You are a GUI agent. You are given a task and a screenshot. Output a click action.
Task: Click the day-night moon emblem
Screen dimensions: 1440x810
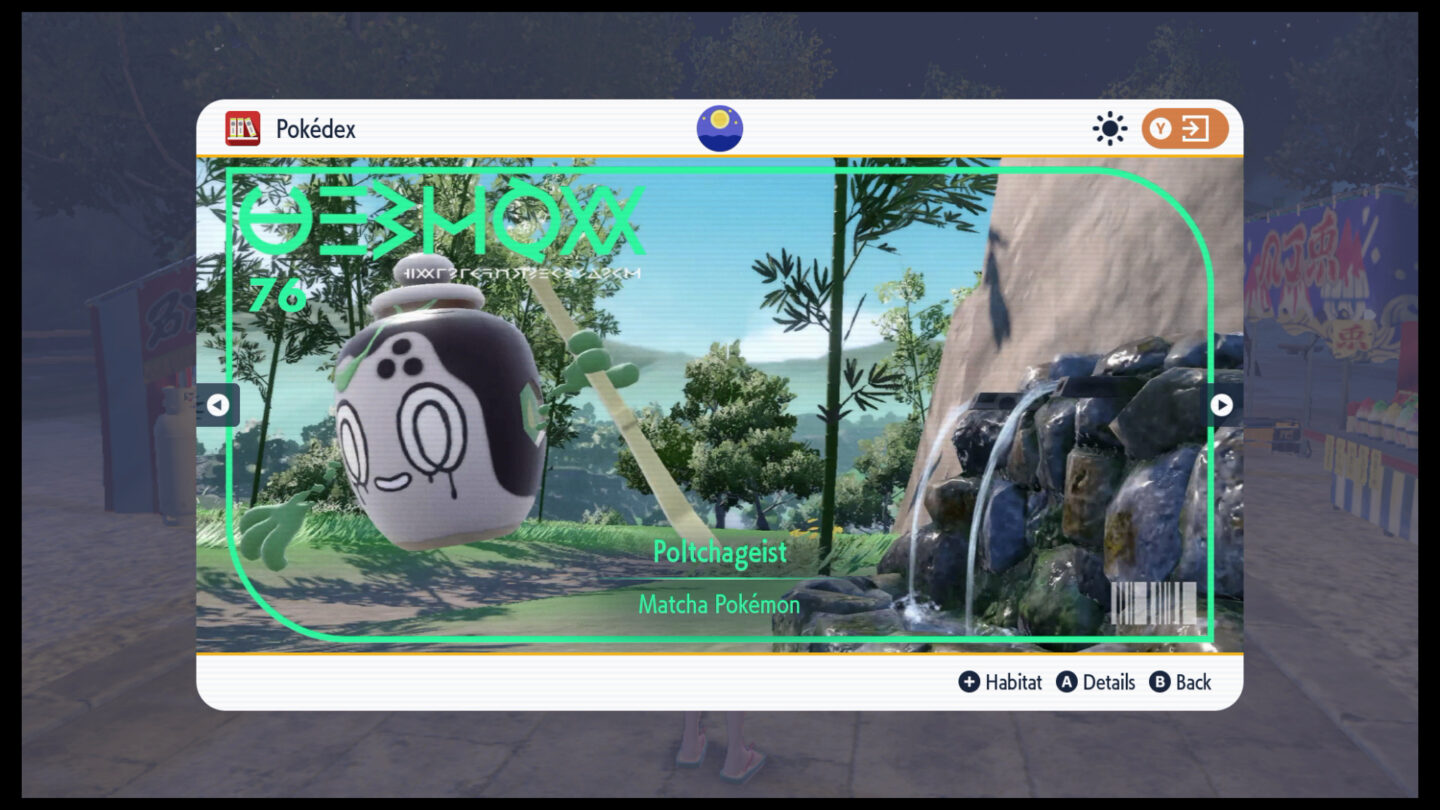click(720, 128)
